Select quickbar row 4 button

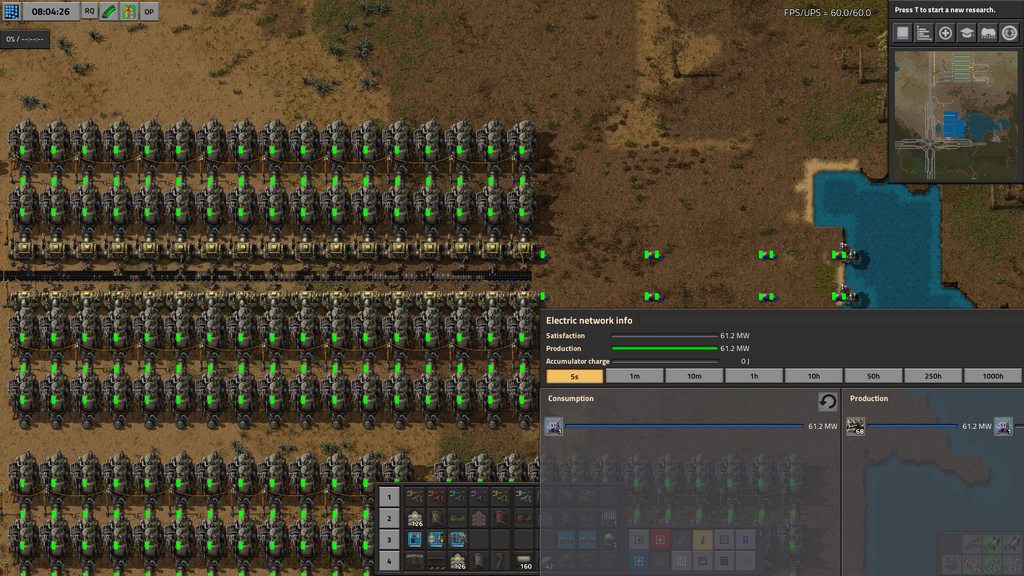pyautogui.click(x=390, y=561)
